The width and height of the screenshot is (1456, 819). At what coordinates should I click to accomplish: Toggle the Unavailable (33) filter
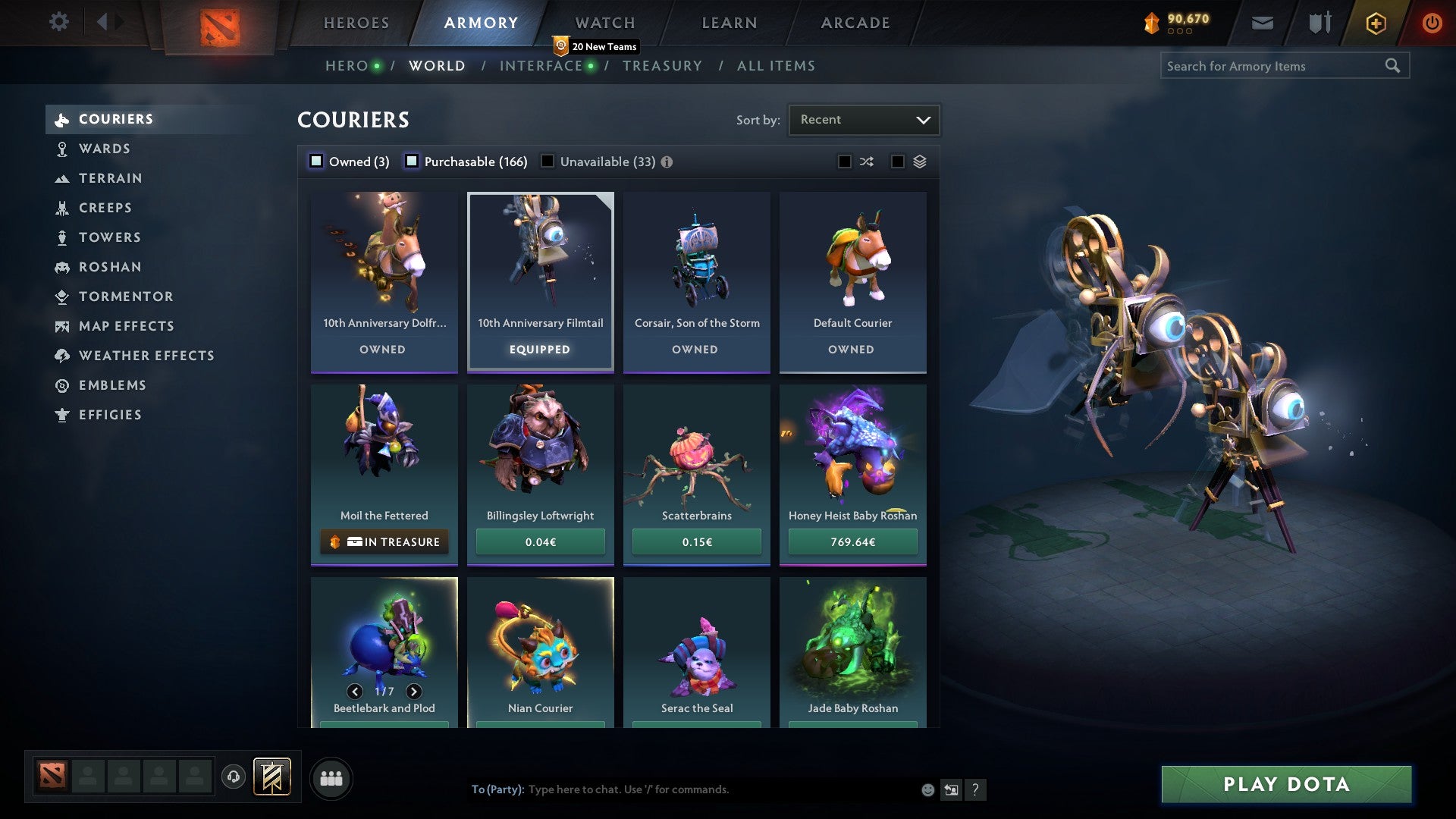point(548,161)
